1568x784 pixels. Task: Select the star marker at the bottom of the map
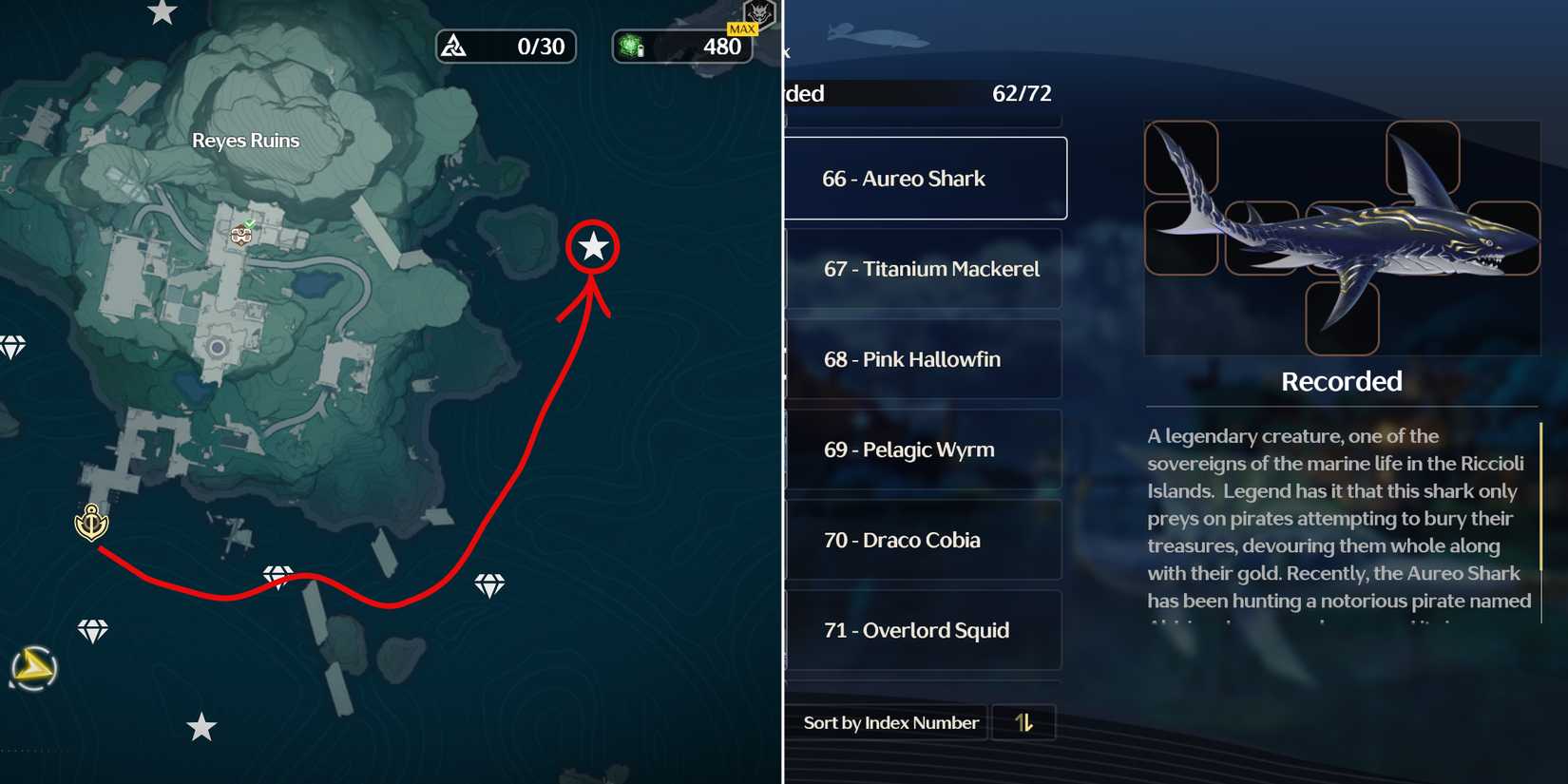tap(202, 726)
